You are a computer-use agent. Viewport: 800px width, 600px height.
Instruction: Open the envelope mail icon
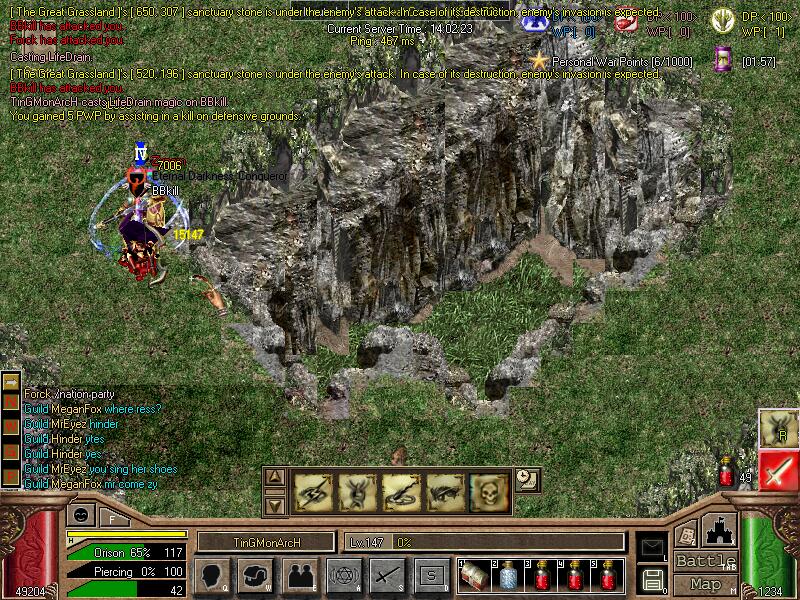[652, 547]
